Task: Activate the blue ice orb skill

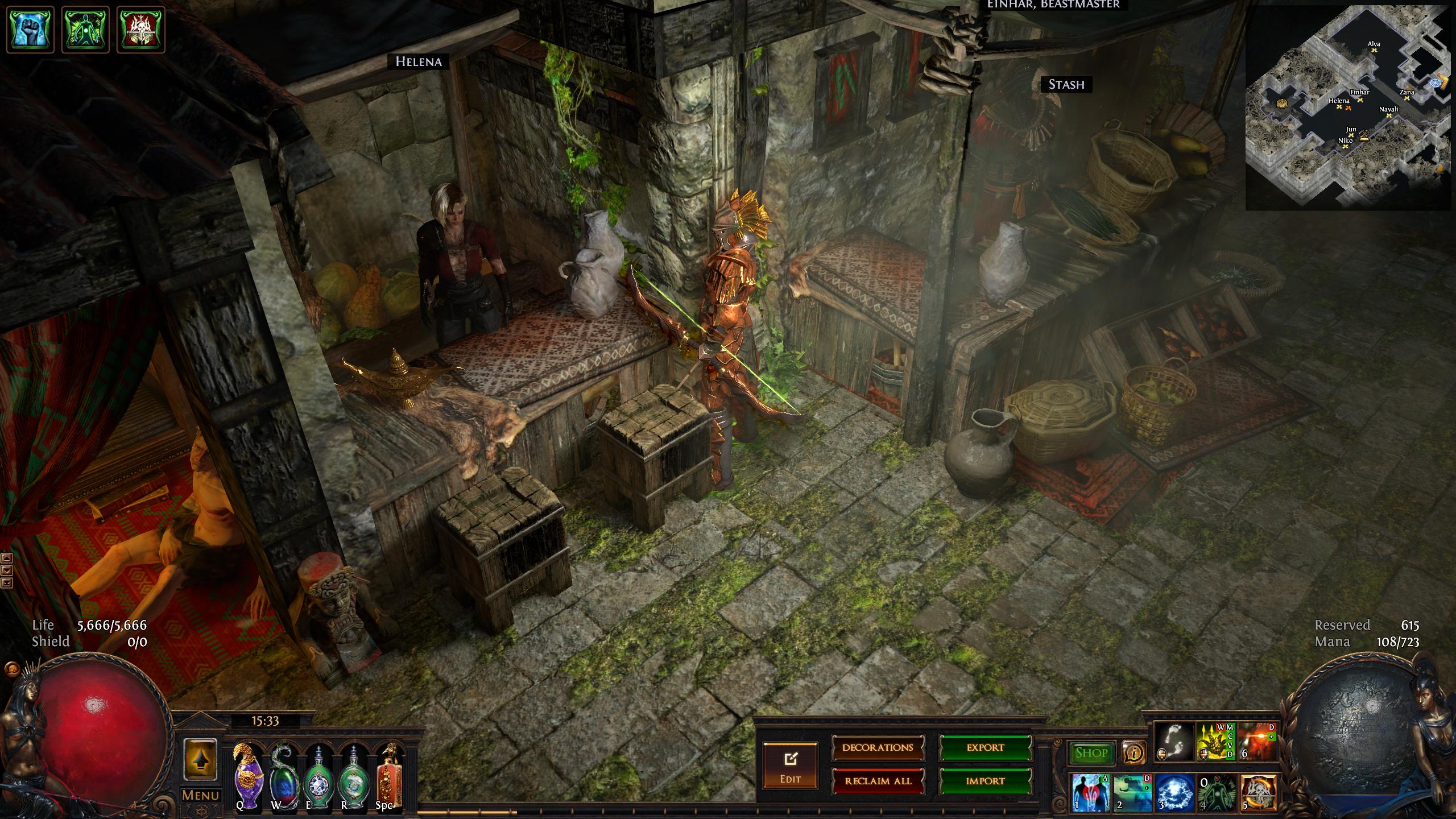Action: click(1174, 792)
